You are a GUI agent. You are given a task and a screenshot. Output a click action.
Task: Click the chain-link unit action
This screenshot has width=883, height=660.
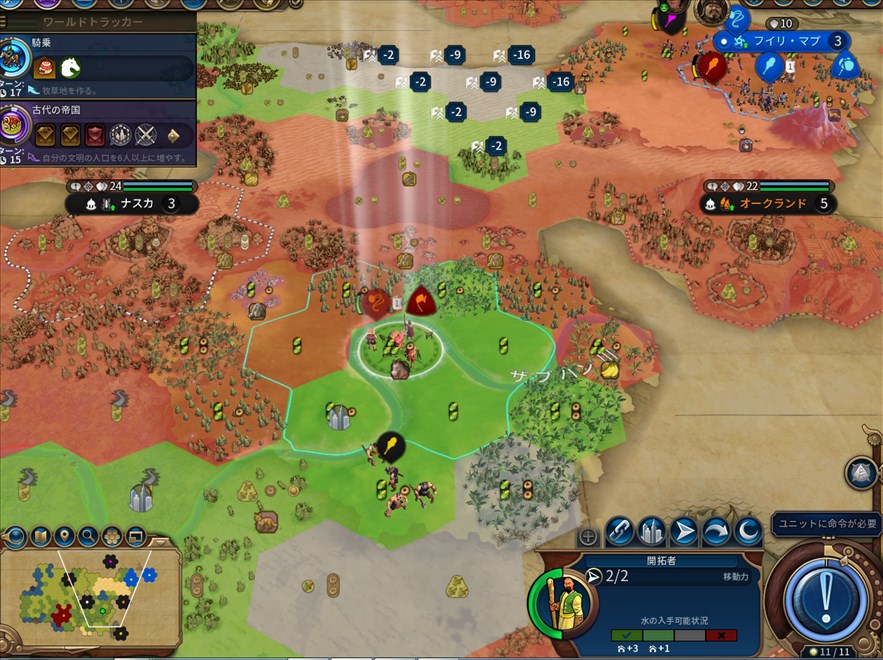click(x=621, y=531)
